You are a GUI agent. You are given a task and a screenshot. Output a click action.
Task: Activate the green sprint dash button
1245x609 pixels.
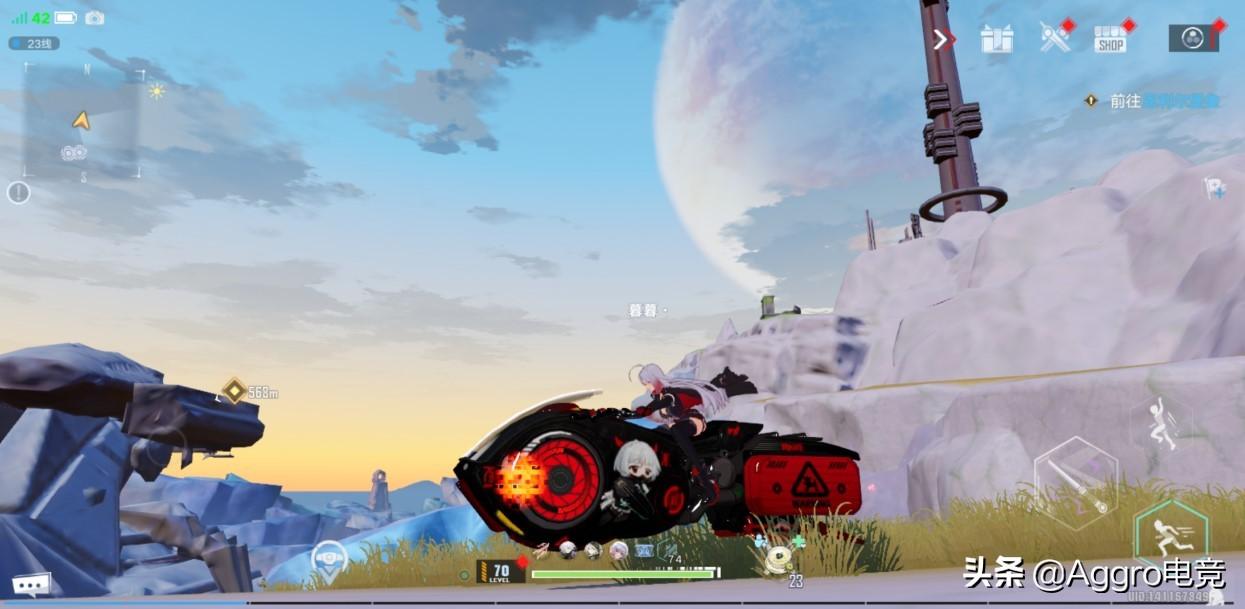point(1166,539)
